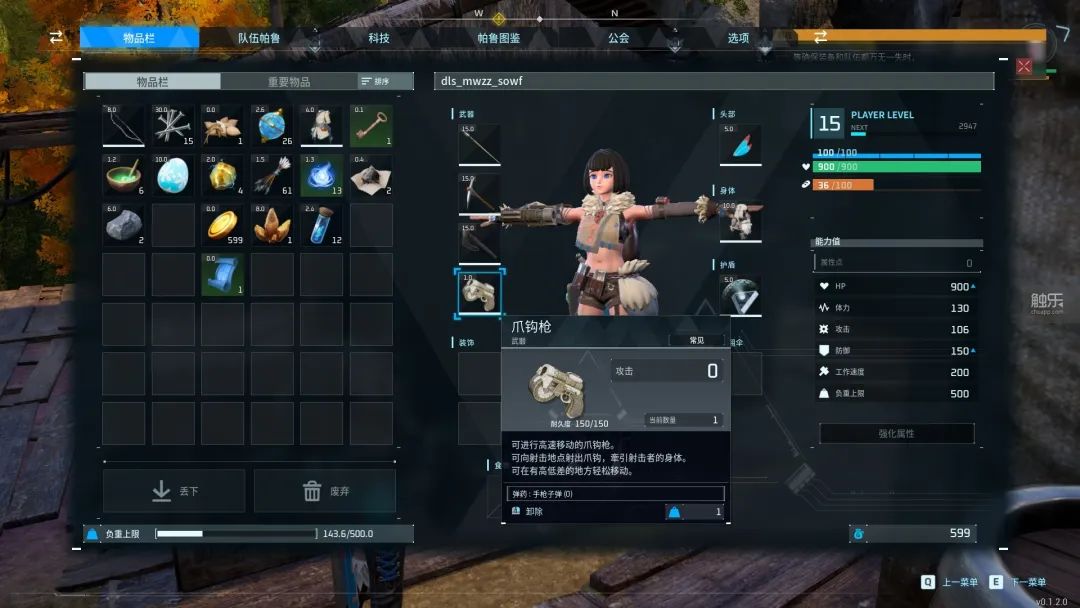
Task: Switch to the 队伍帕鲁 party tab
Action: [259, 38]
